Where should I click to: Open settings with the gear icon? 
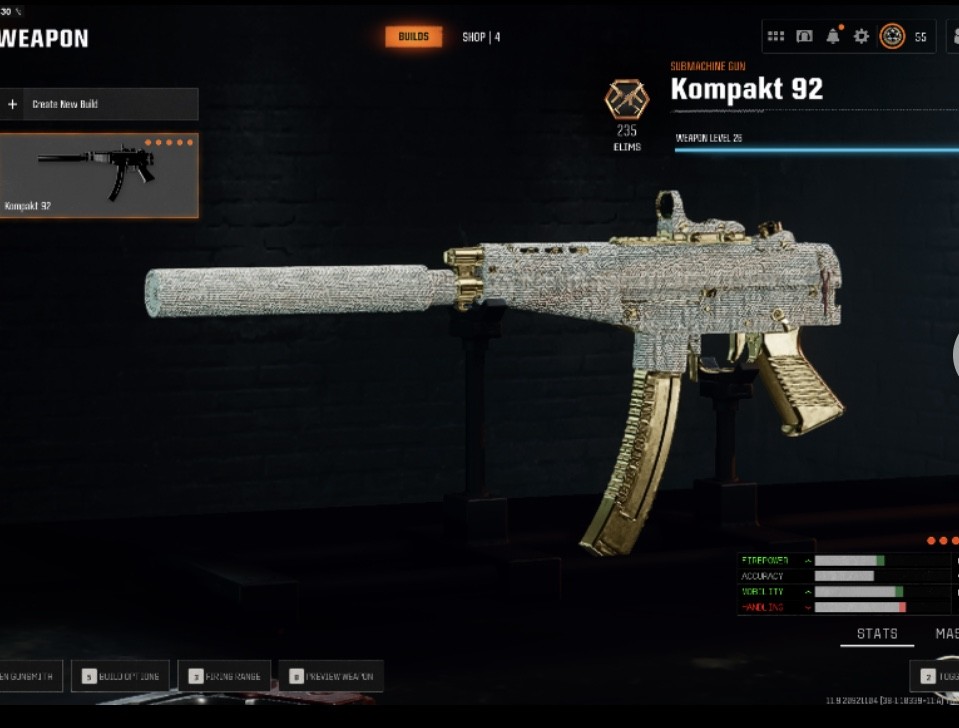tap(861, 37)
